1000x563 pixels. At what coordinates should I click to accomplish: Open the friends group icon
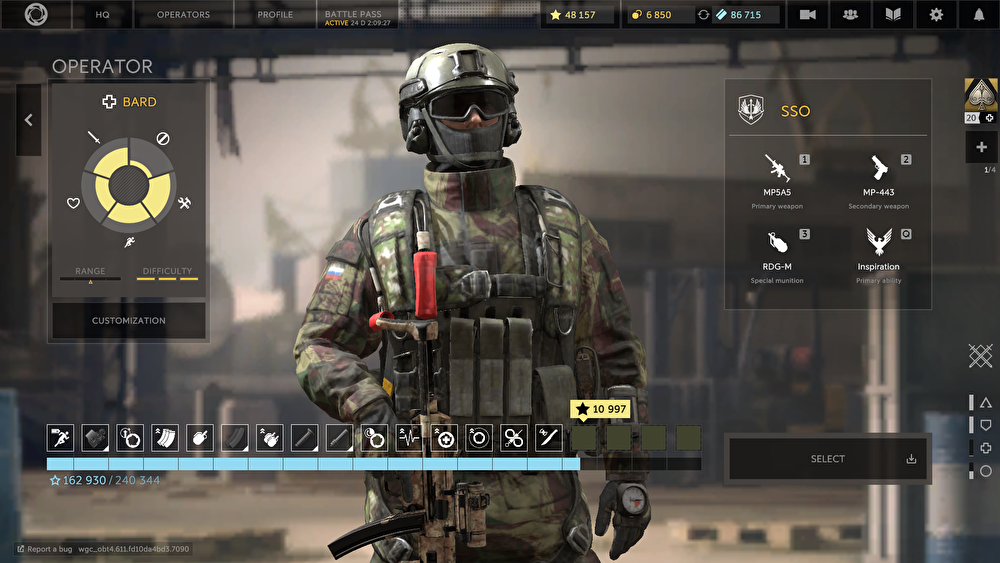coord(850,15)
